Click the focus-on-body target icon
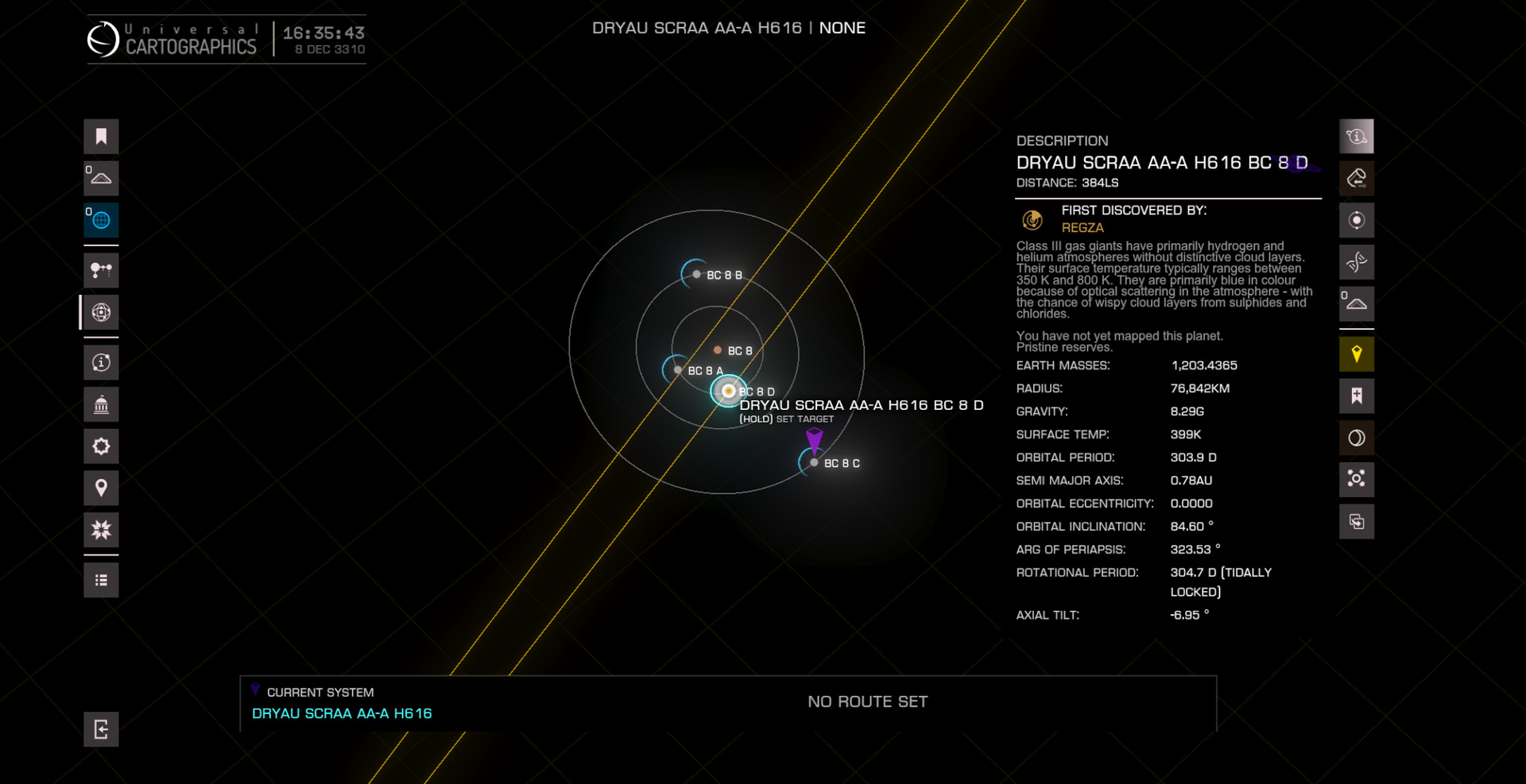The width and height of the screenshot is (1526, 784). click(x=1356, y=479)
